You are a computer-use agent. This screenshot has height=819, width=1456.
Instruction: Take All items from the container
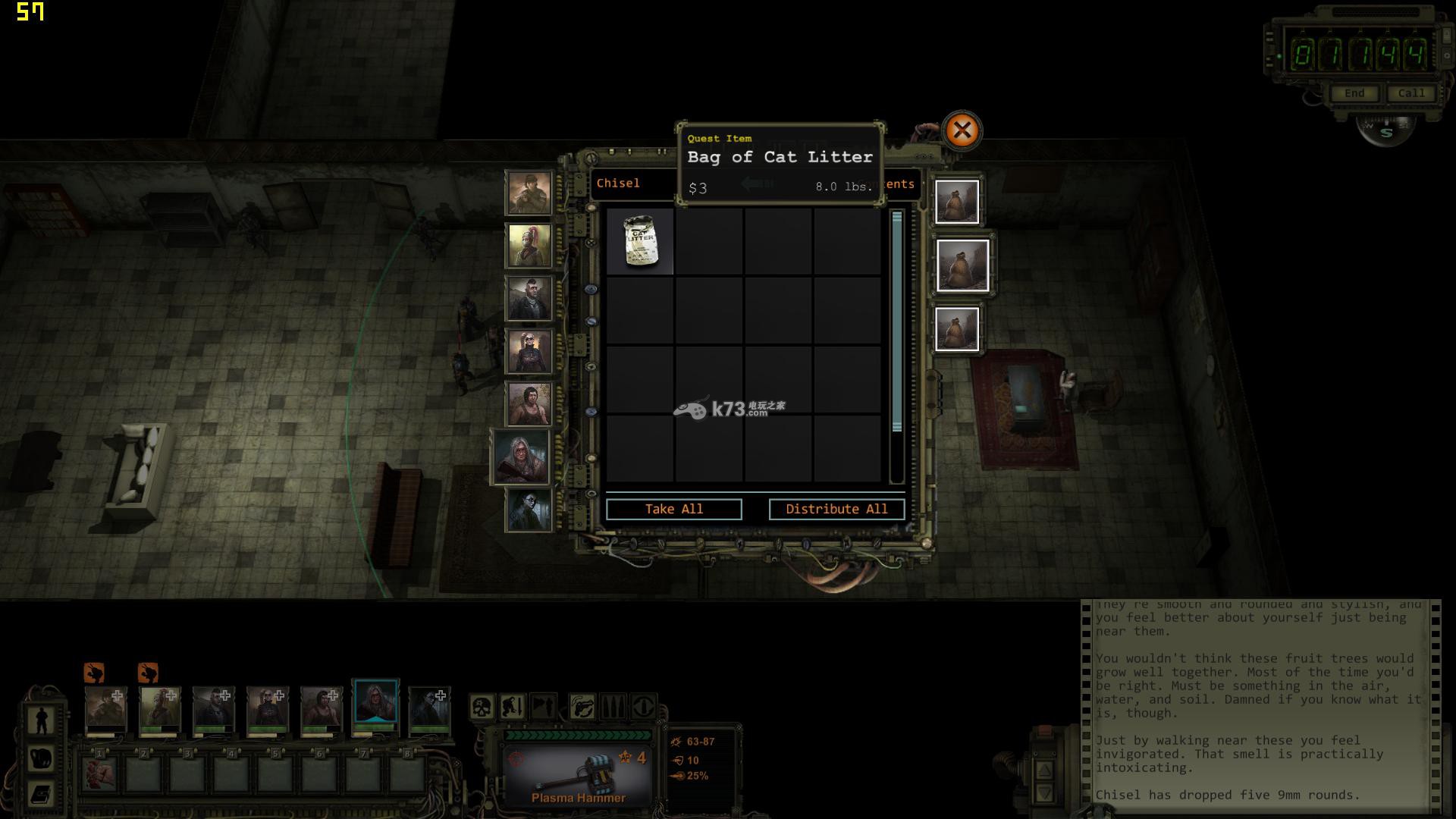click(673, 509)
